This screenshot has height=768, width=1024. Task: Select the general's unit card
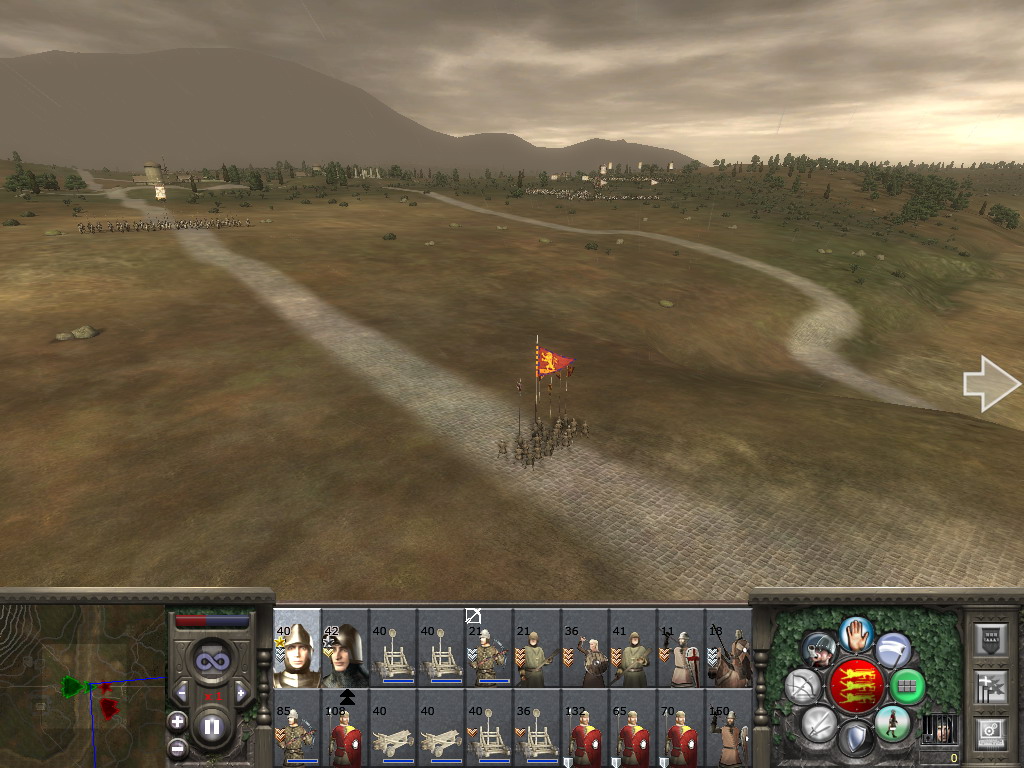click(x=297, y=648)
